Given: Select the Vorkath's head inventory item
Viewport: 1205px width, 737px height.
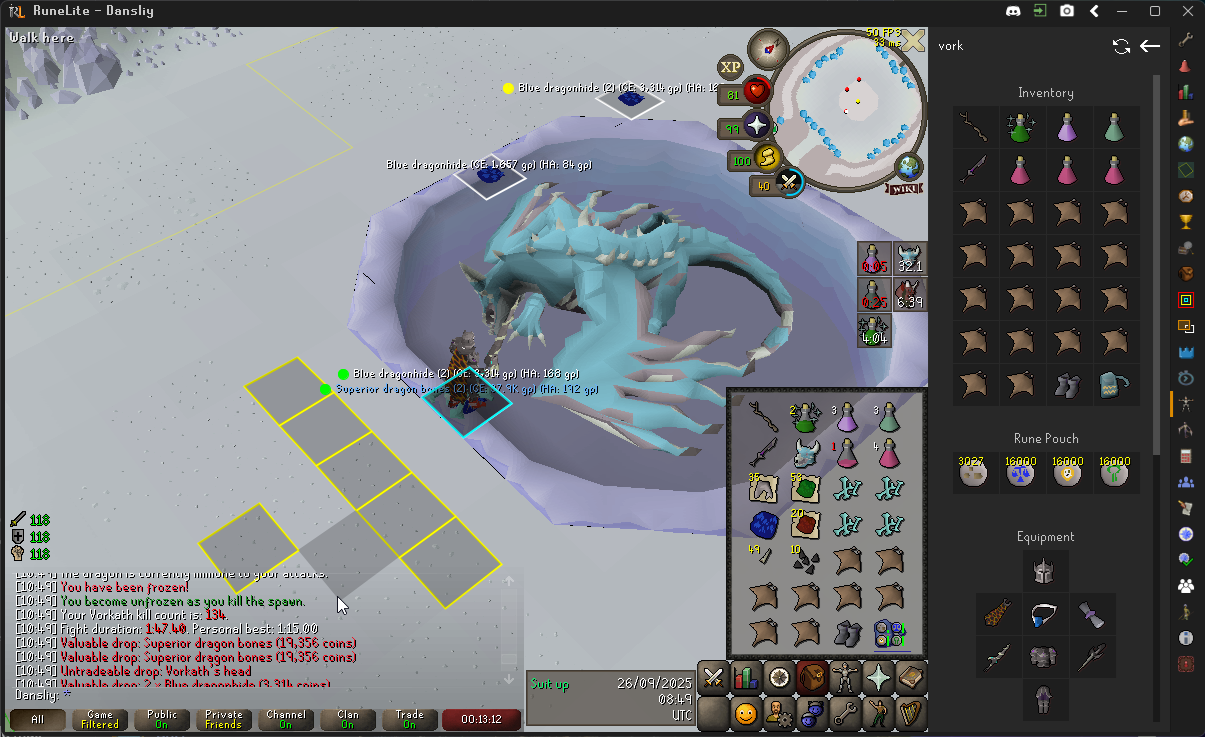Looking at the screenshot, I should tap(806, 452).
